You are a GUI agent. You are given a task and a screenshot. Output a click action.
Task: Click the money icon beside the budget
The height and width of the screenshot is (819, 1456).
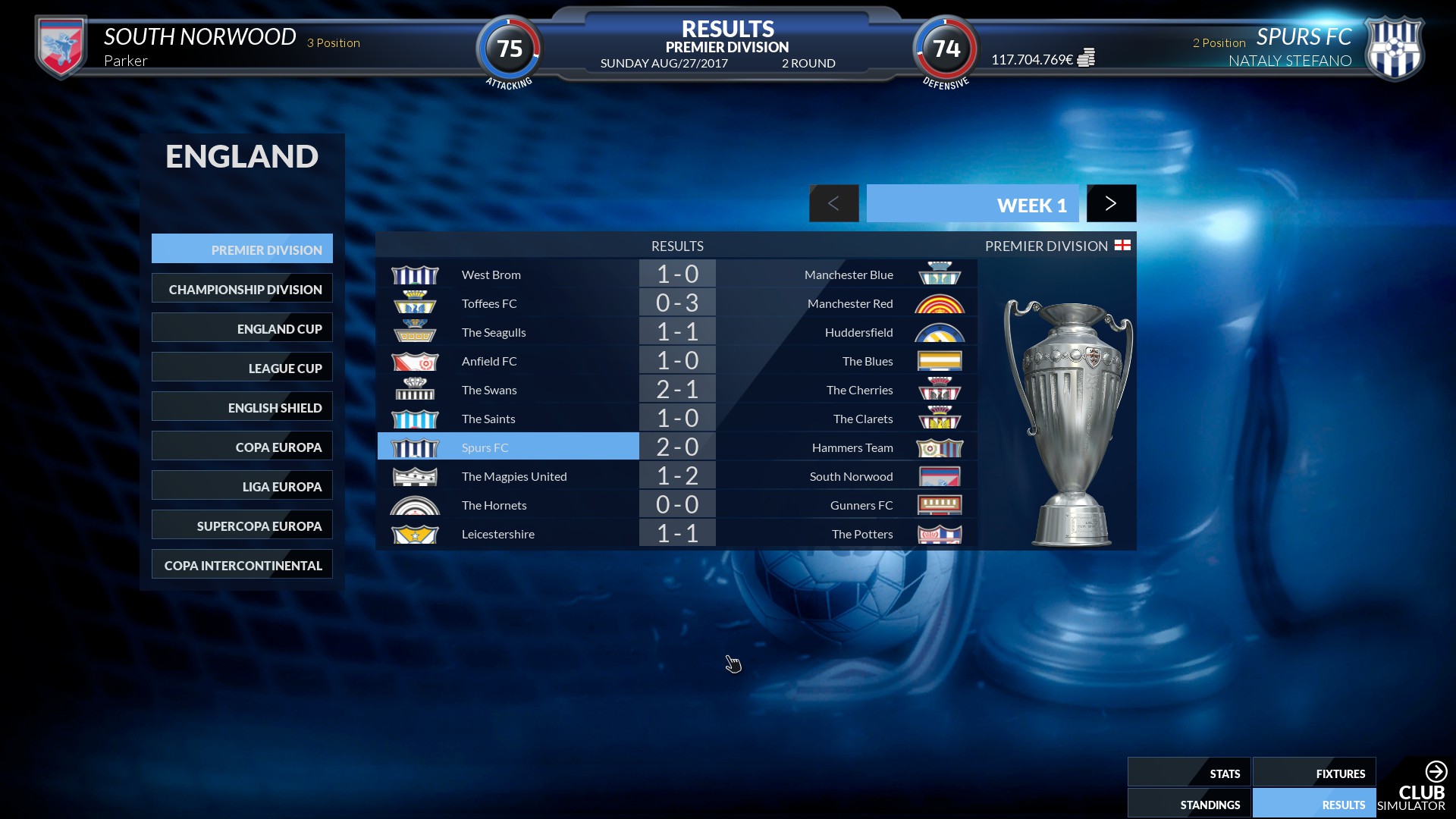(1087, 57)
